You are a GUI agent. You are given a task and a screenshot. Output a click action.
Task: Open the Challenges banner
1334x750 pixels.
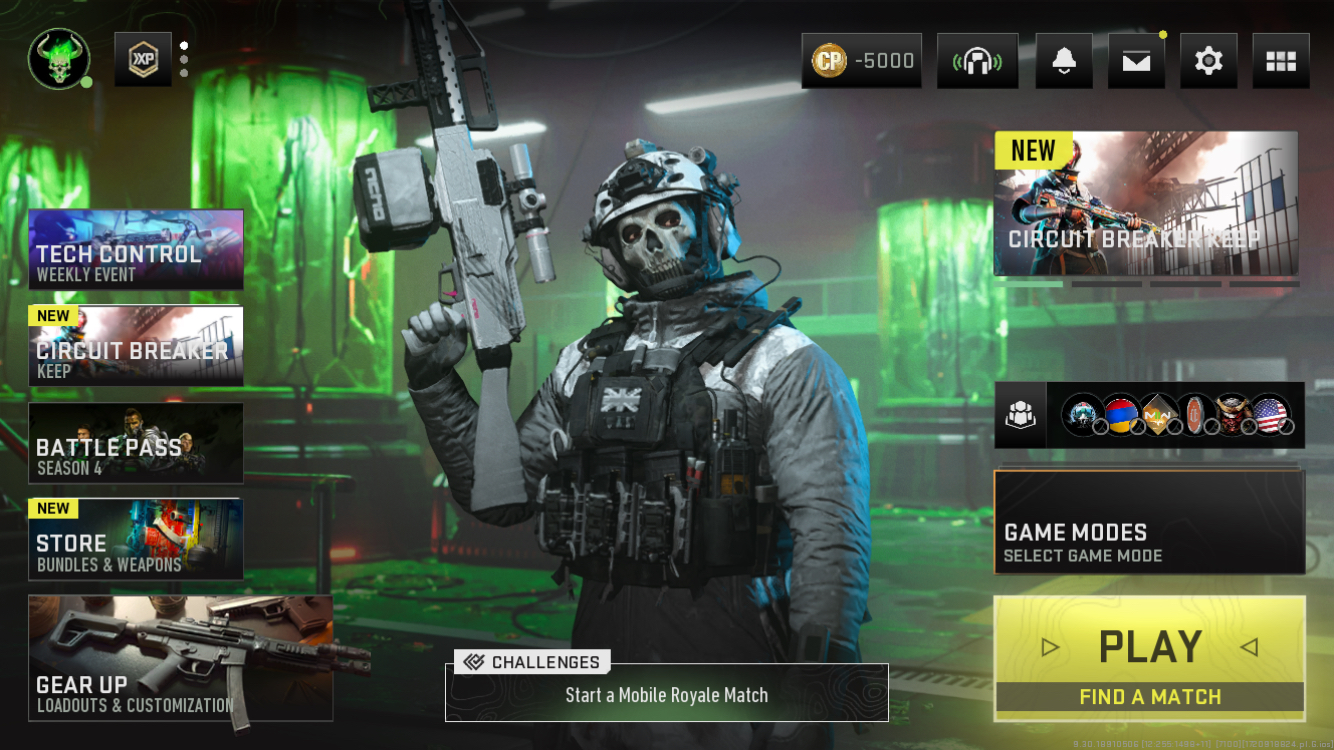666,692
